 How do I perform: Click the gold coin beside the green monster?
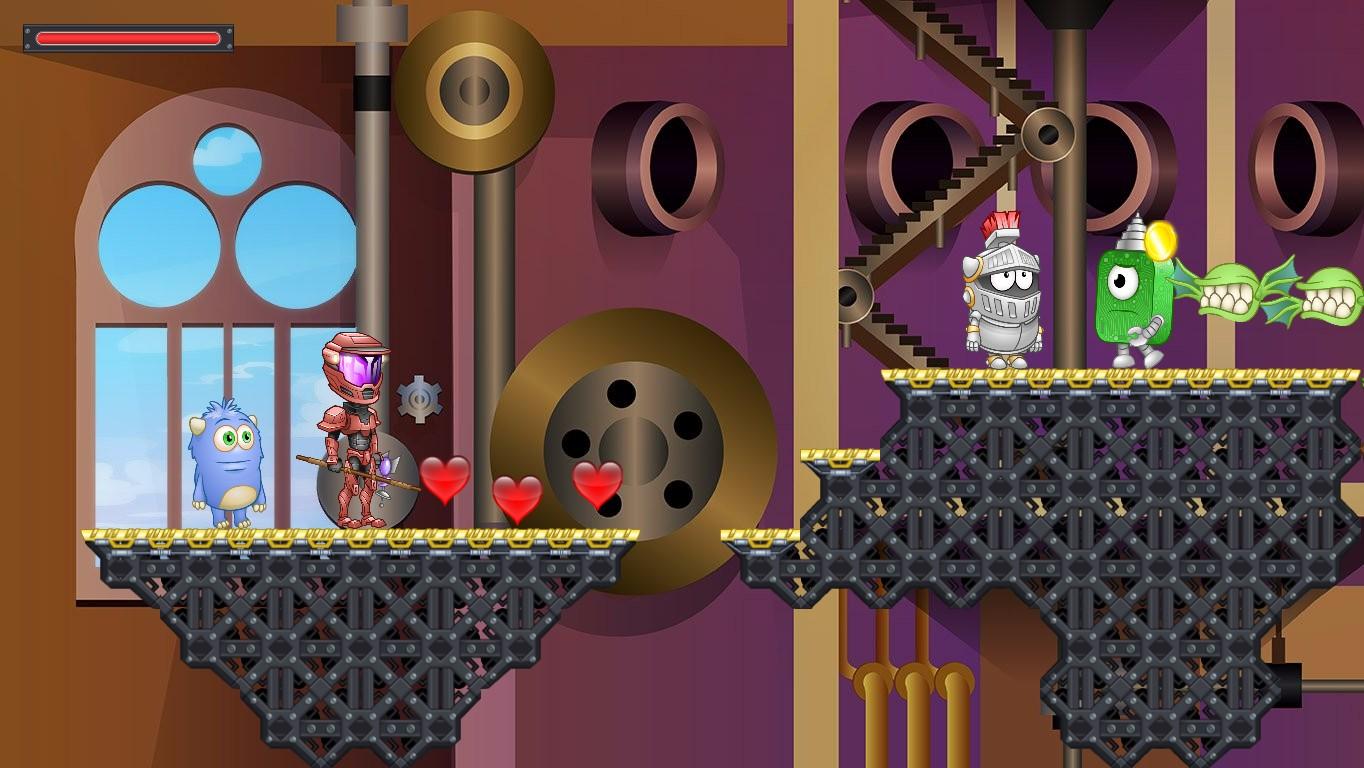1163,240
